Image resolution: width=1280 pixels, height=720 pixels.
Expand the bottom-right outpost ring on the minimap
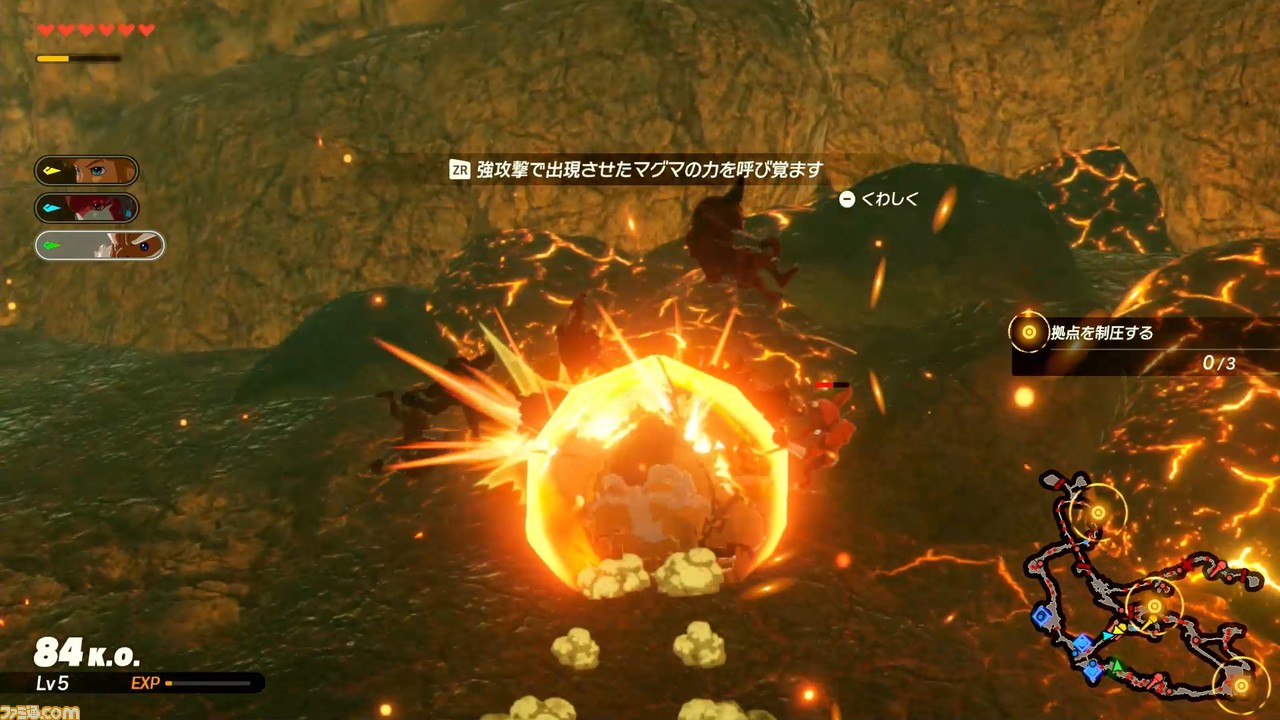[1241, 685]
